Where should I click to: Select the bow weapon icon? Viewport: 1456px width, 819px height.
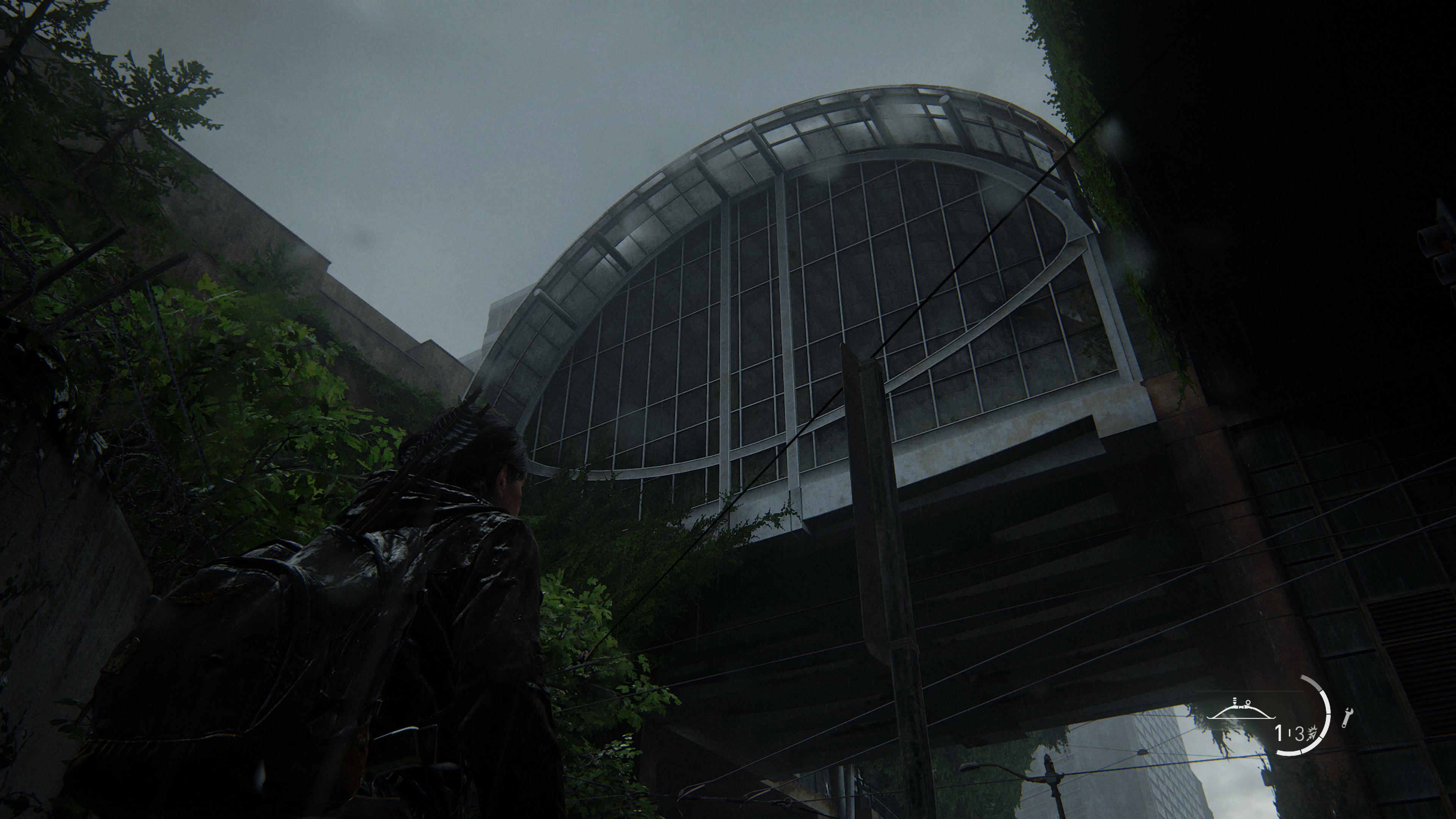click(1241, 713)
